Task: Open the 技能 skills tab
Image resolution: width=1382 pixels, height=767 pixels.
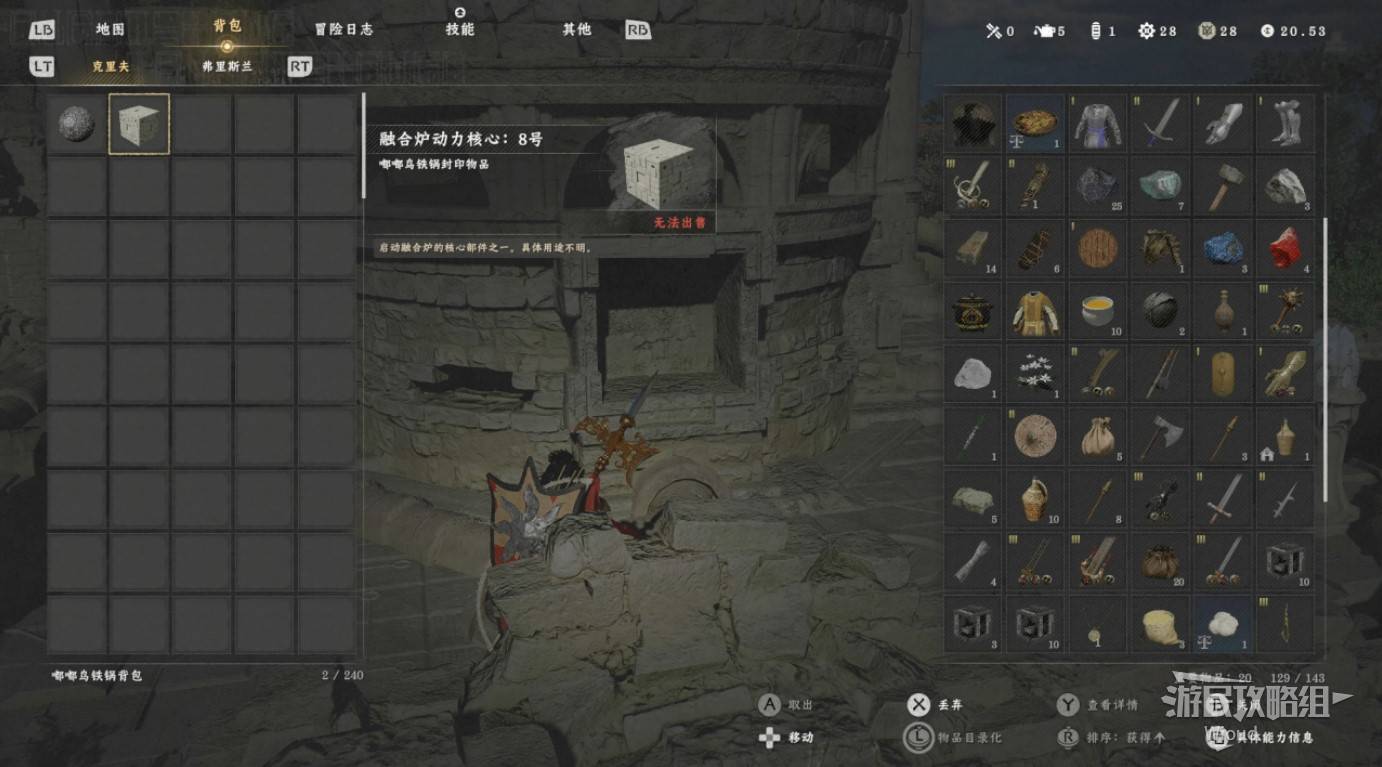Action: coord(460,29)
